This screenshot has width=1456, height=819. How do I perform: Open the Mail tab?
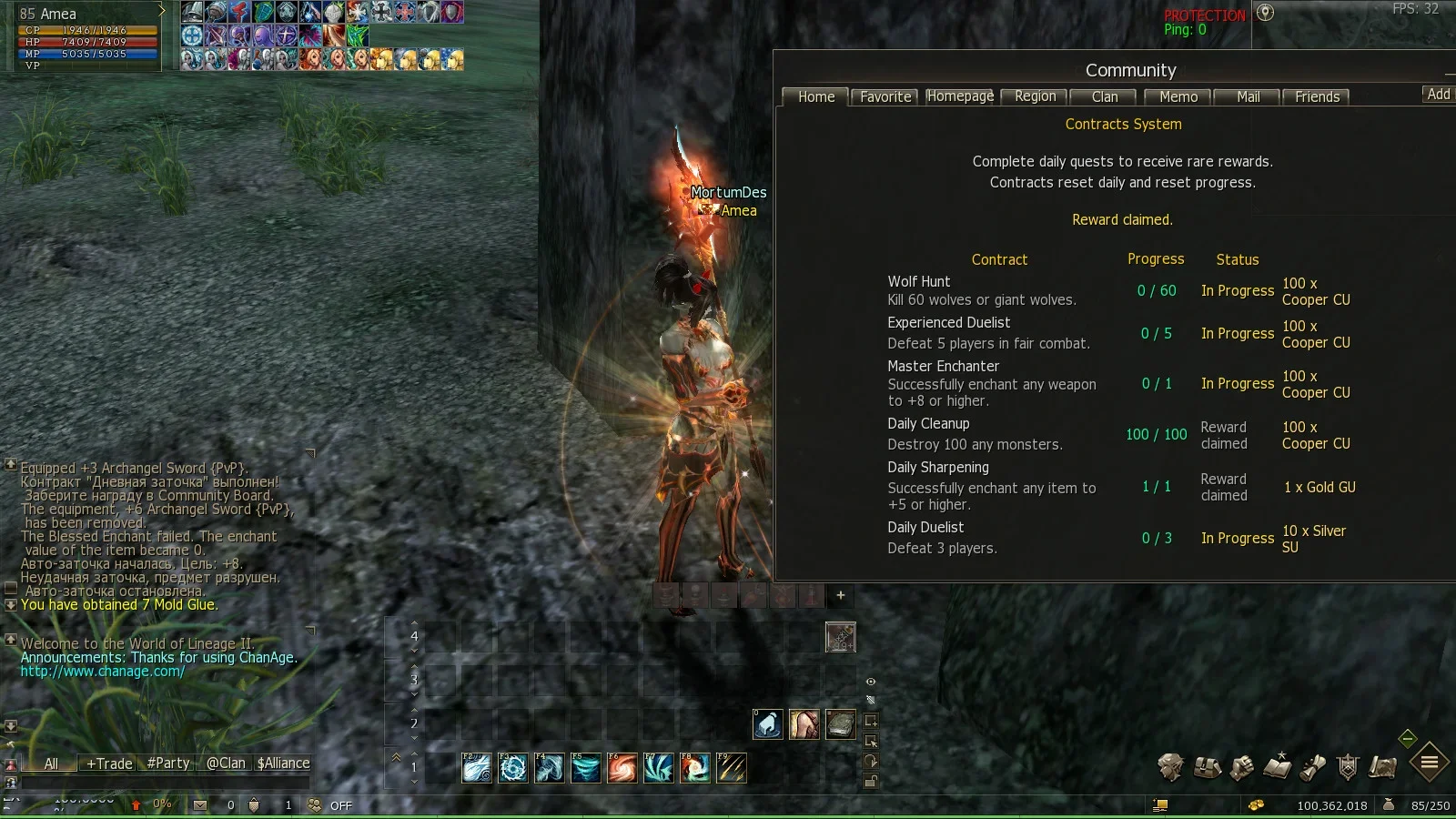pyautogui.click(x=1248, y=97)
